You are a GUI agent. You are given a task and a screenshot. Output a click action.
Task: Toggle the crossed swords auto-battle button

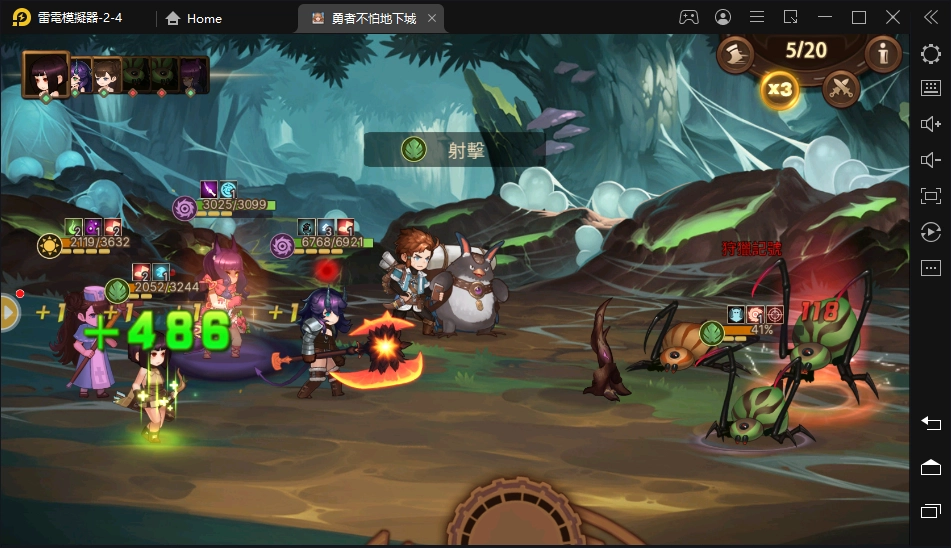841,89
